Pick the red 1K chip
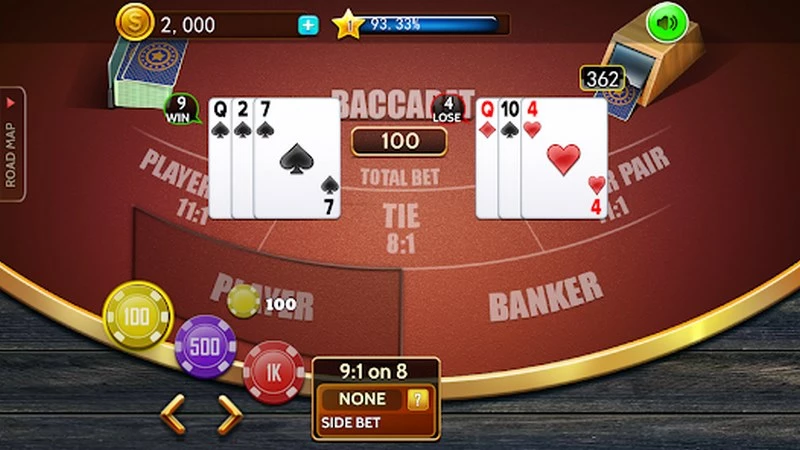The height and width of the screenshot is (450, 800). click(x=272, y=371)
